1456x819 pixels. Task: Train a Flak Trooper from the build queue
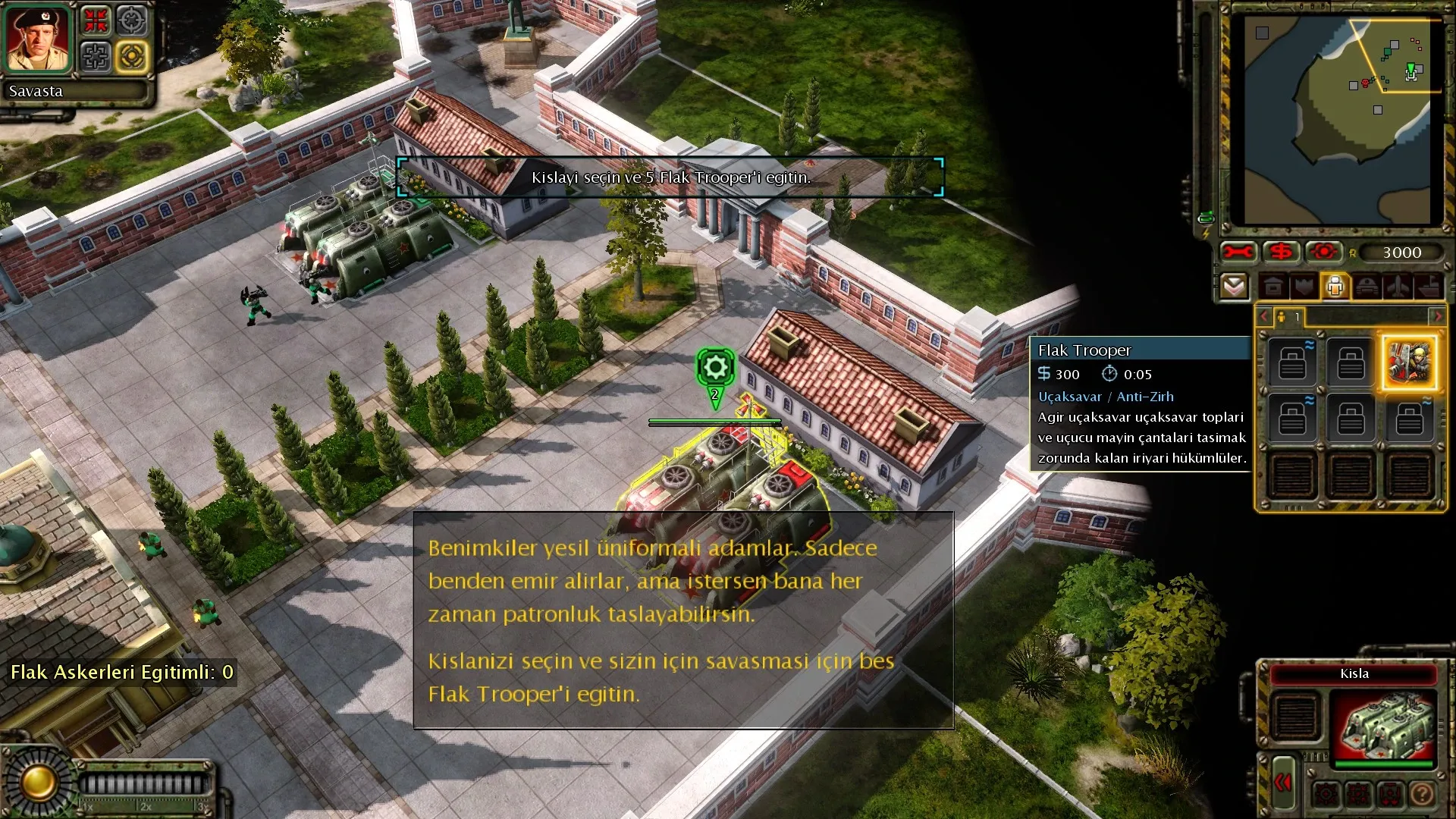click(1409, 362)
